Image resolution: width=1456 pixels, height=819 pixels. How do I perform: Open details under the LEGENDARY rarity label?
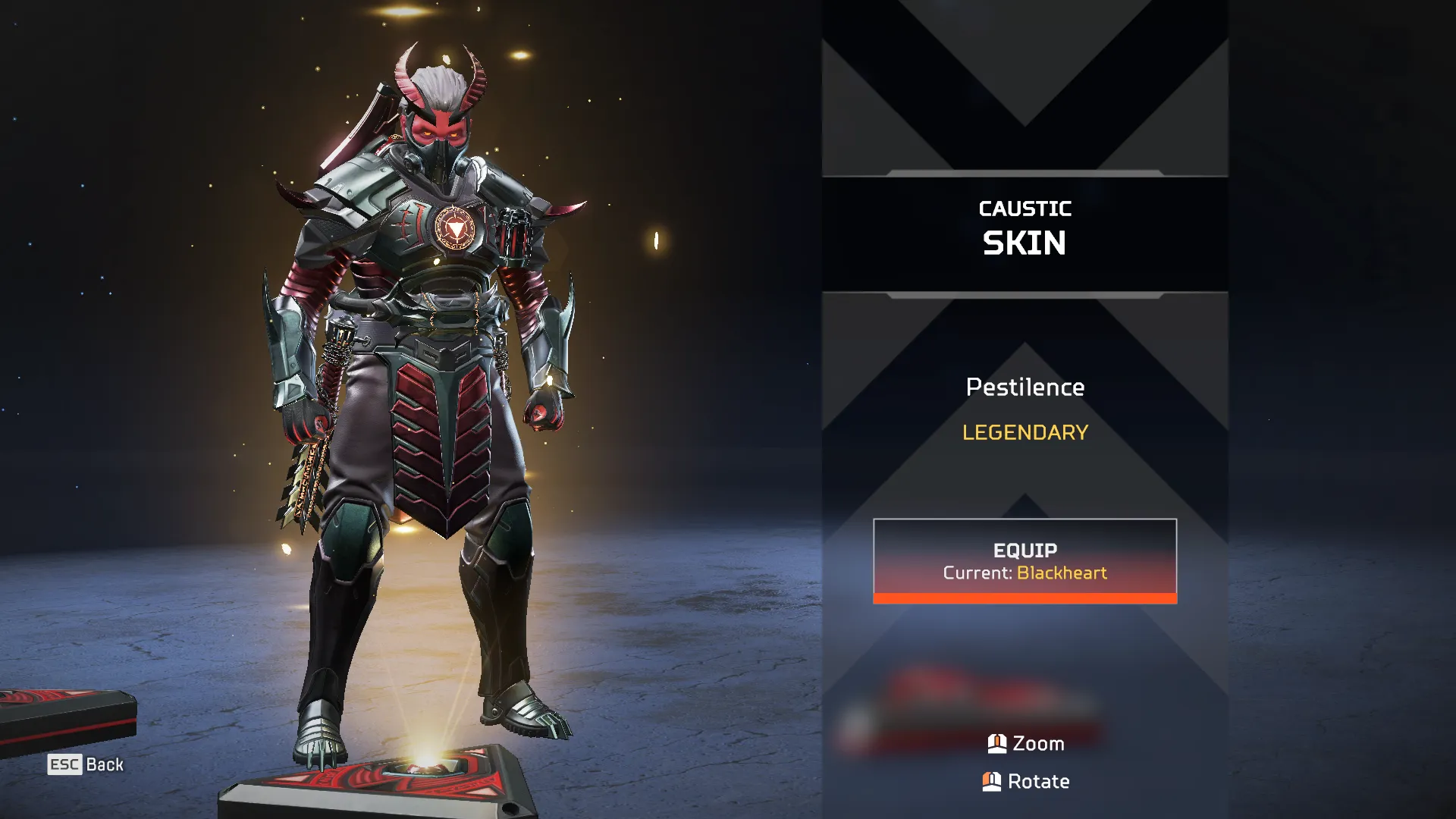click(1025, 432)
